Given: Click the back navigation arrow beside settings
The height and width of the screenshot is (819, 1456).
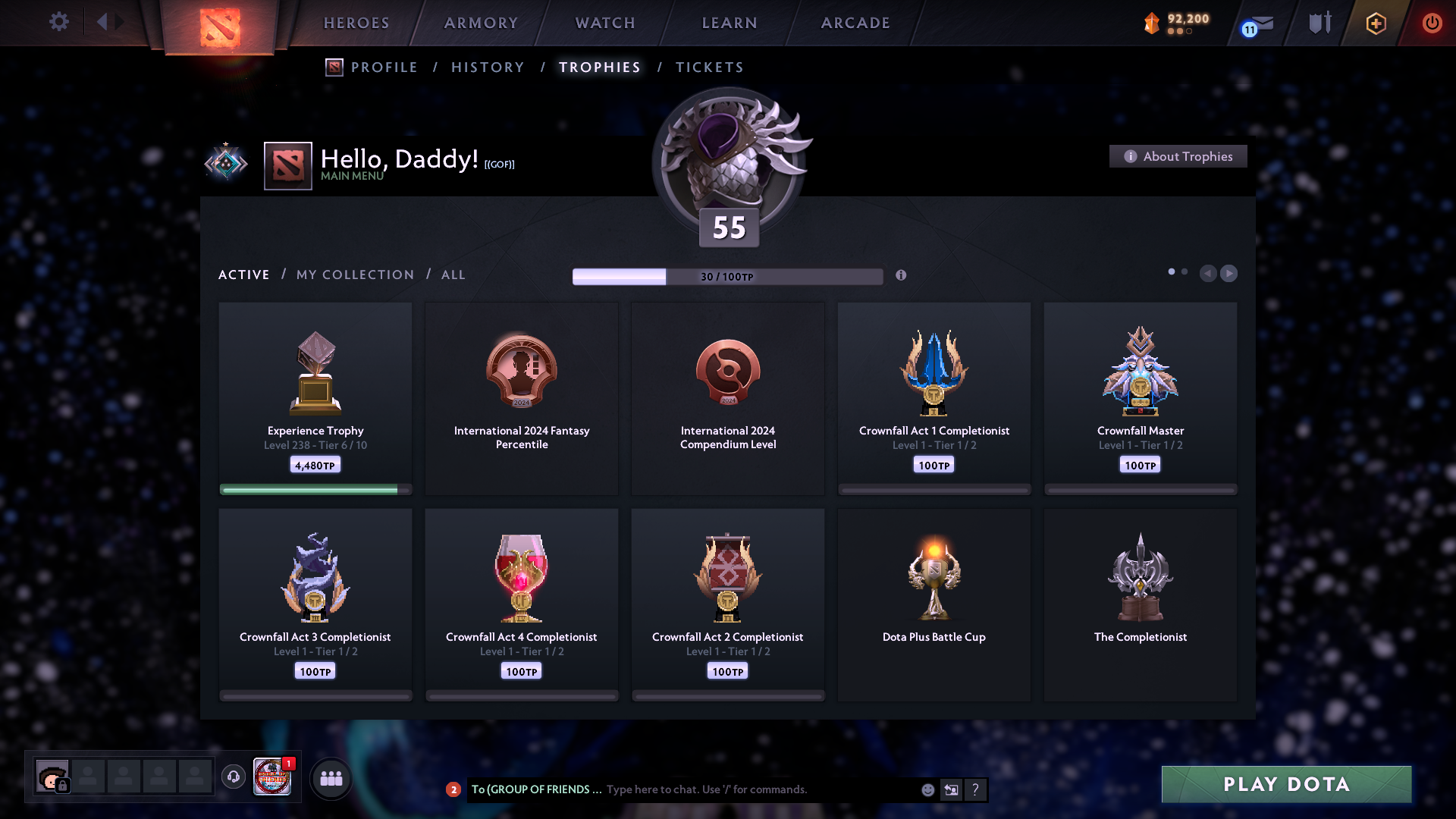Looking at the screenshot, I should [x=108, y=22].
